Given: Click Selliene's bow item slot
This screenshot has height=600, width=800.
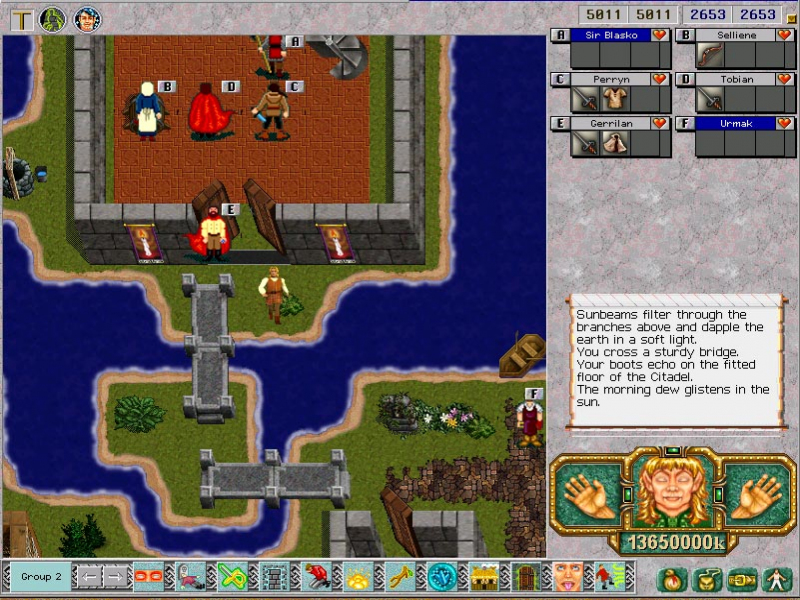Looking at the screenshot, I should click(711, 55).
